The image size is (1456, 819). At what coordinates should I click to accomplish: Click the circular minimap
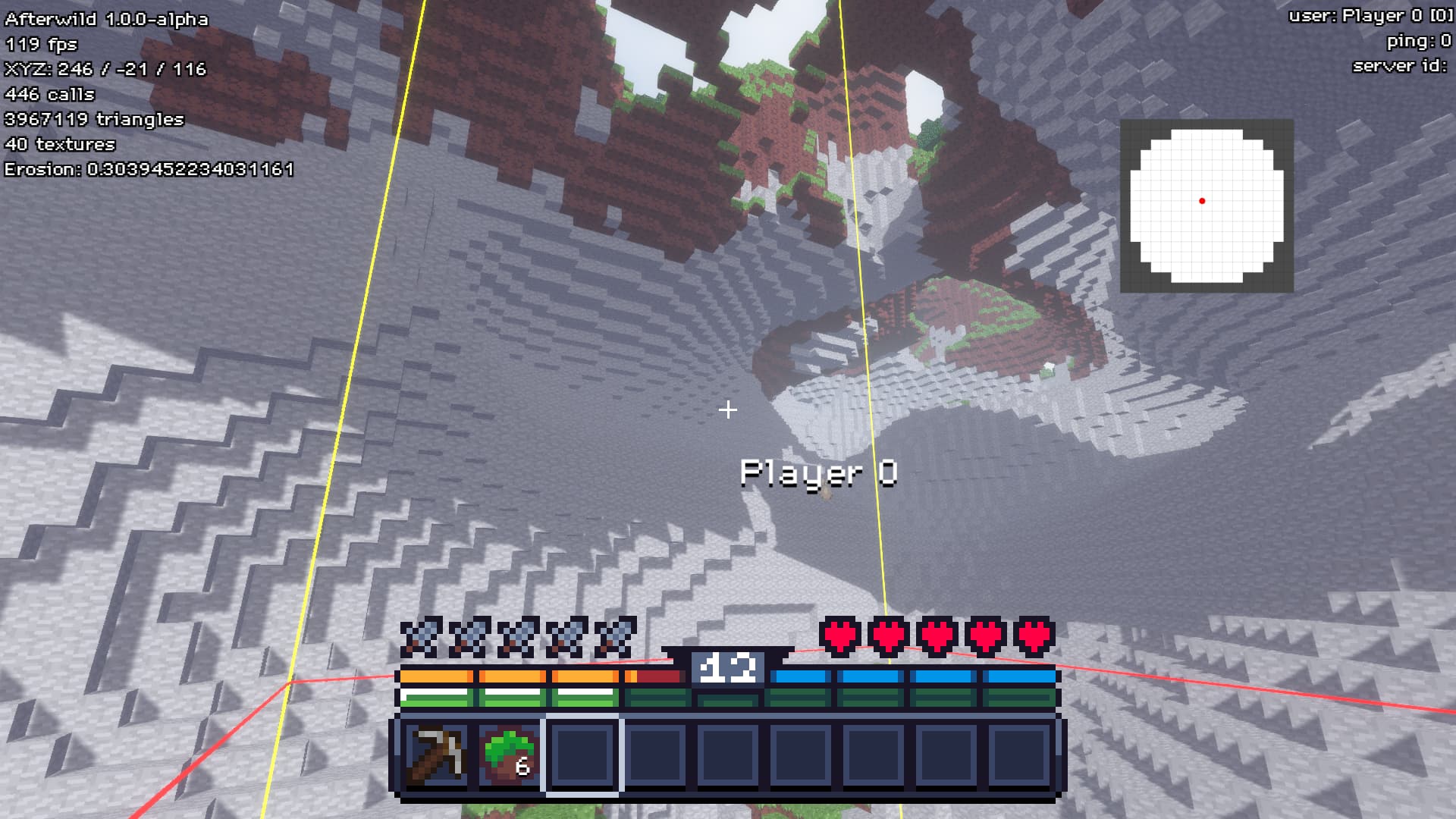click(x=1206, y=206)
